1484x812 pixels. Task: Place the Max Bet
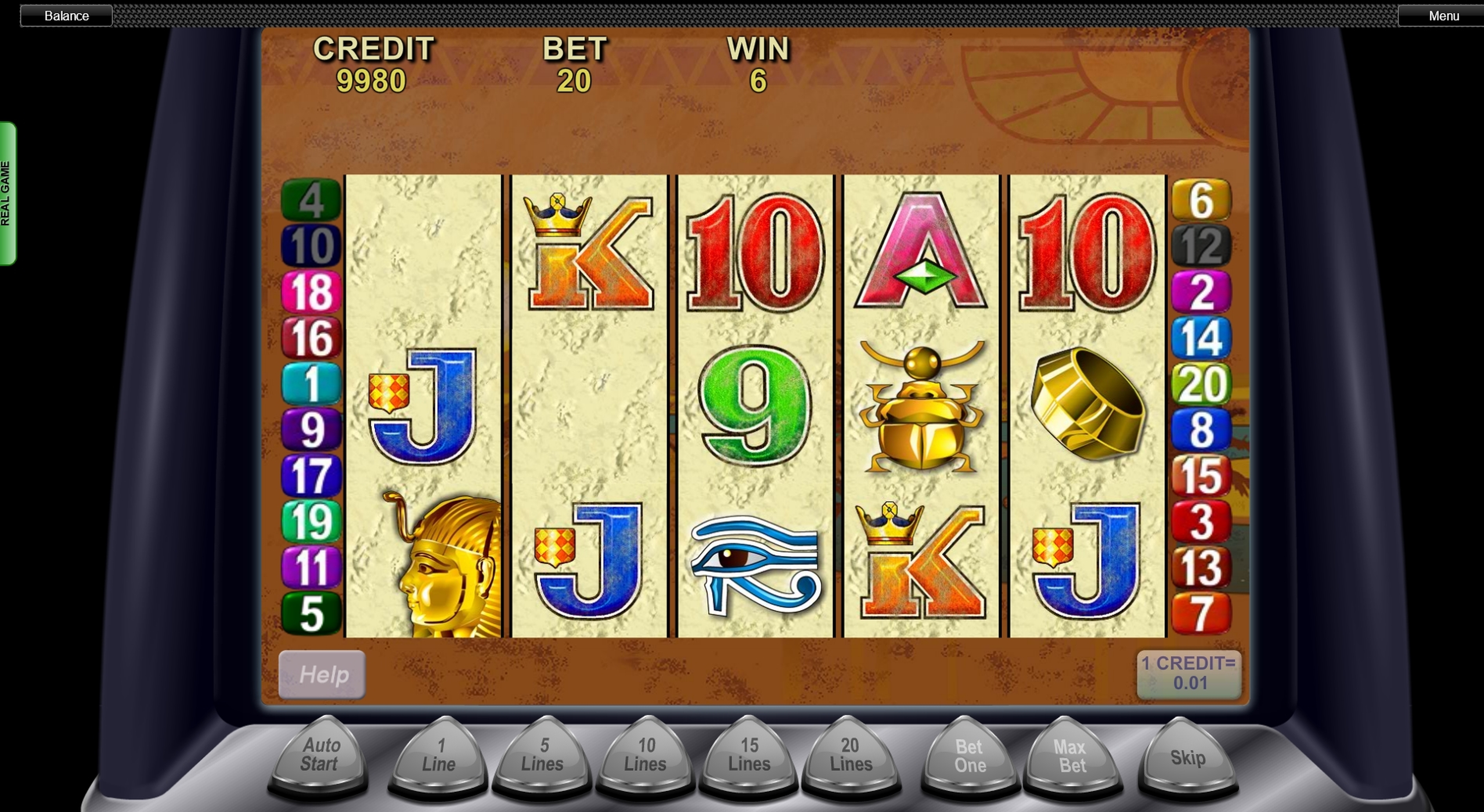(x=1072, y=757)
